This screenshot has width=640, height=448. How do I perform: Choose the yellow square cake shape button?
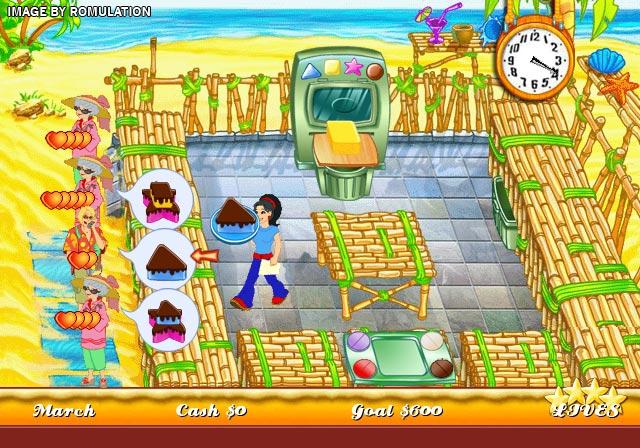pos(332,68)
